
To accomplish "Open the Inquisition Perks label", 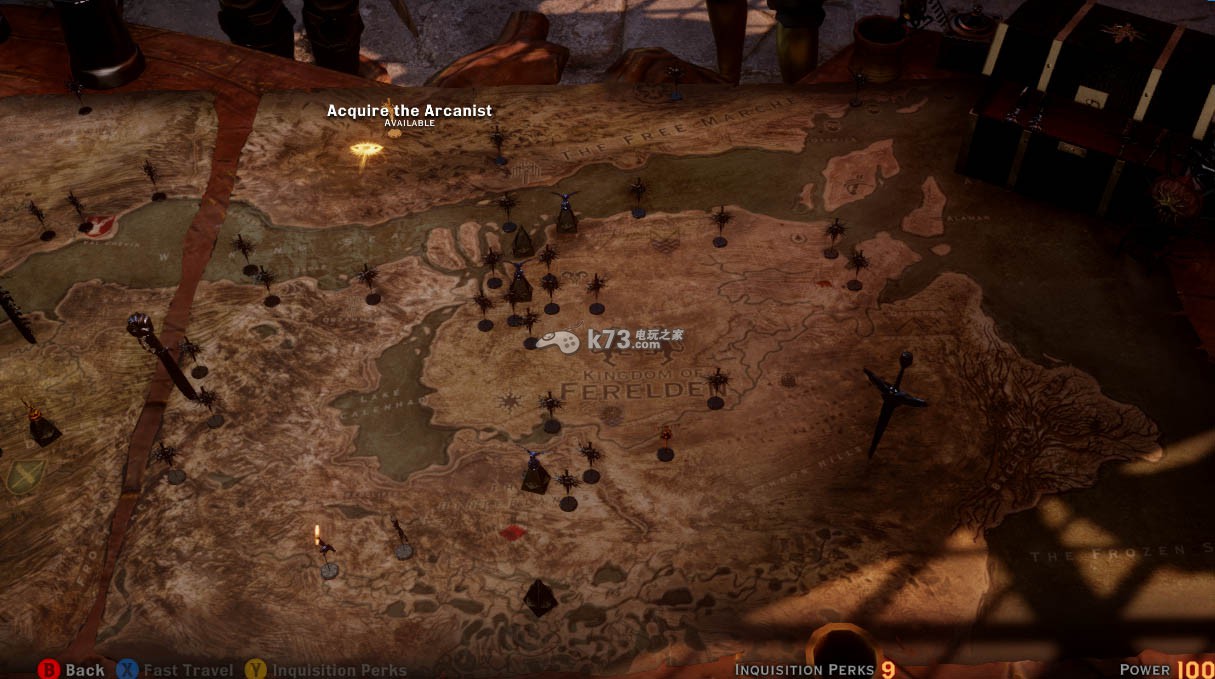I will click(339, 670).
